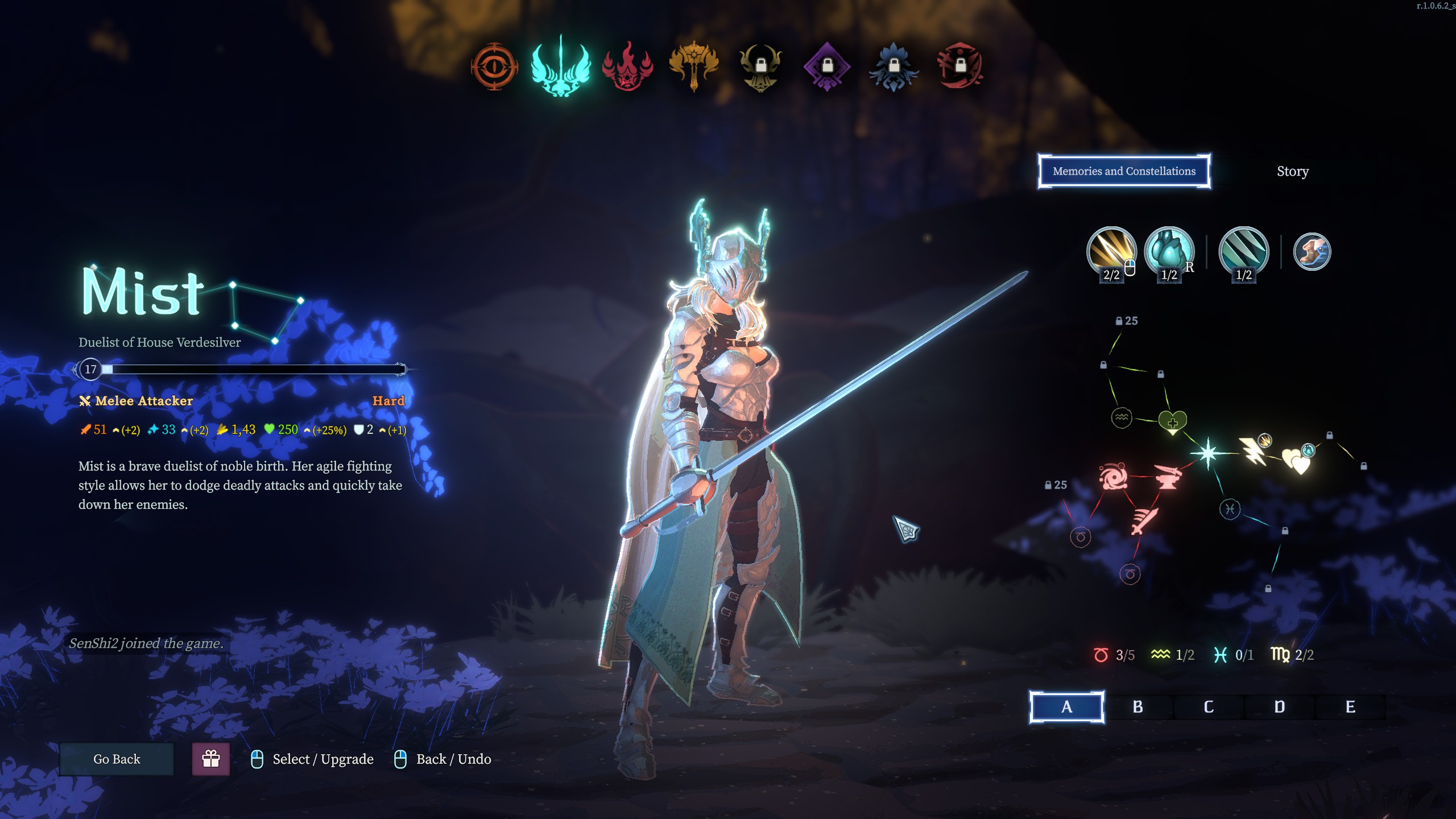This screenshot has height=819, width=1456.
Task: Upgrade the green heart constellation node
Action: pyautogui.click(x=1173, y=421)
